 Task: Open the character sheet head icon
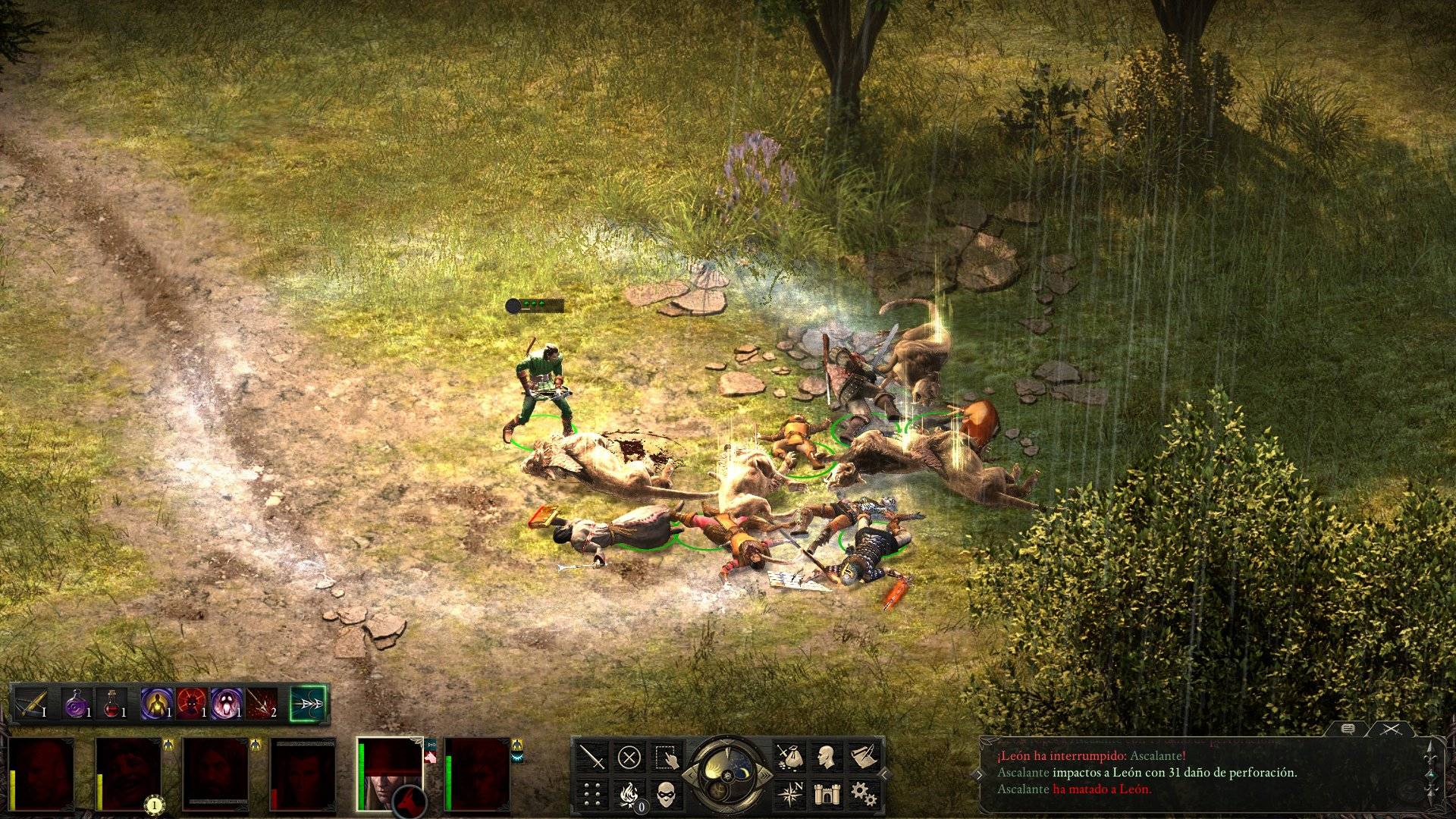pyautogui.click(x=825, y=756)
